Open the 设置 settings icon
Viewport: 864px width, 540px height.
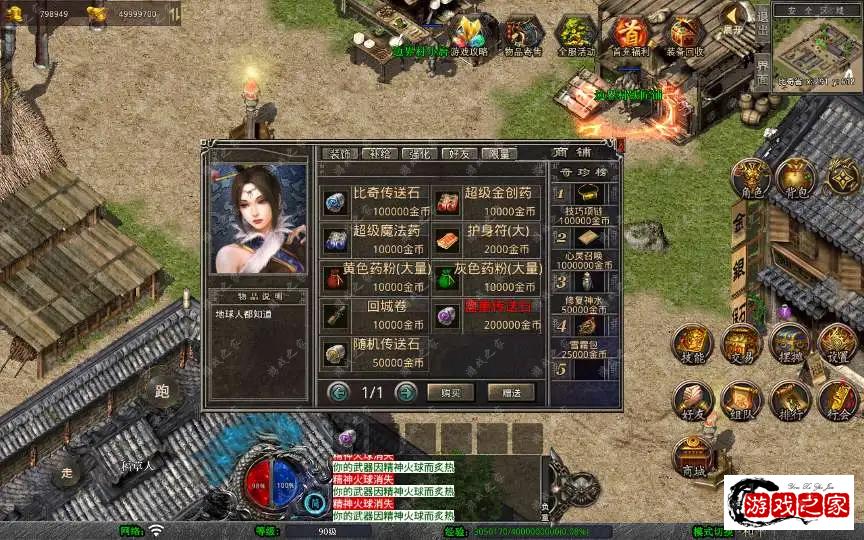click(x=837, y=344)
